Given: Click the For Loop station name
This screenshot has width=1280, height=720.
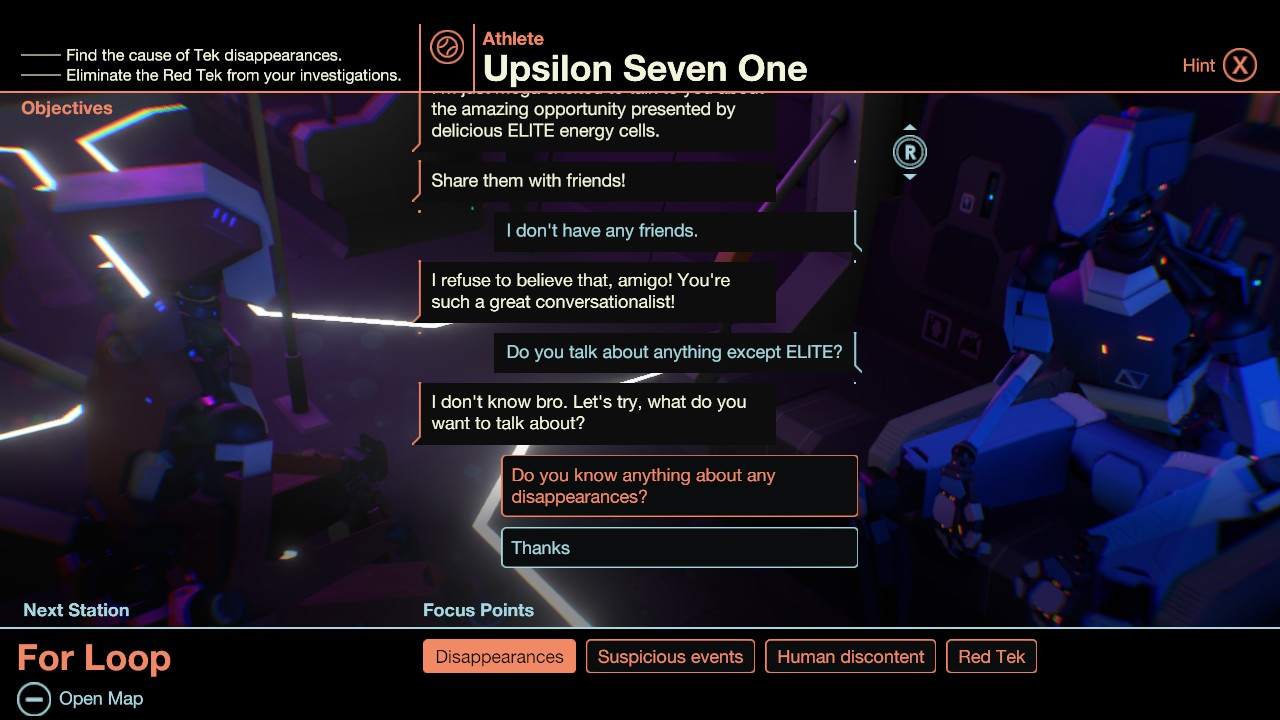Looking at the screenshot, I should click(x=94, y=658).
